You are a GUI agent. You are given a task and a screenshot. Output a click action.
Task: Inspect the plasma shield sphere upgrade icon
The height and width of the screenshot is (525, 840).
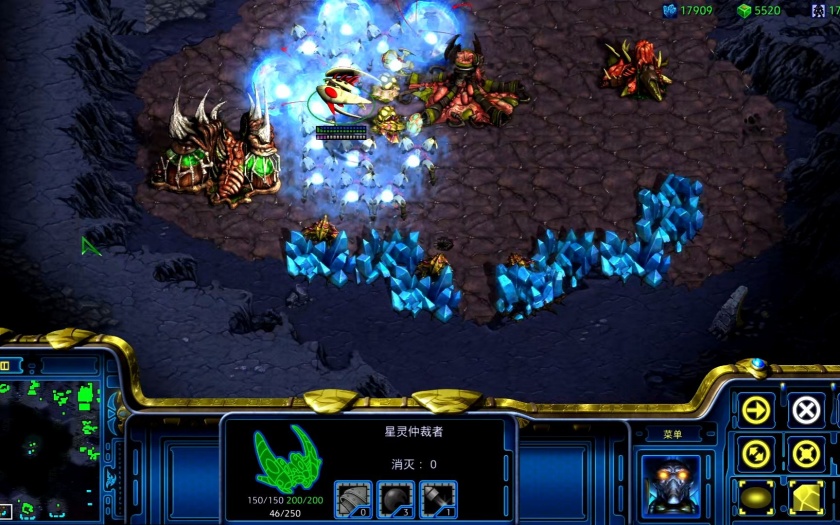point(396,499)
